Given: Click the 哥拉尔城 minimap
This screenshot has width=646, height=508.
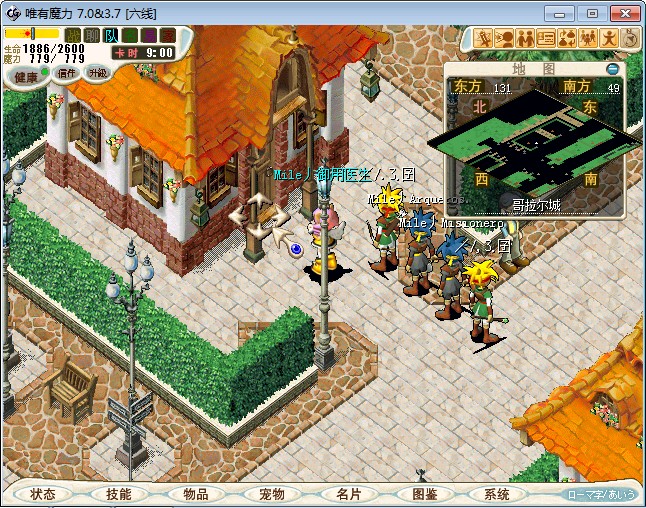Looking at the screenshot, I should [535, 140].
